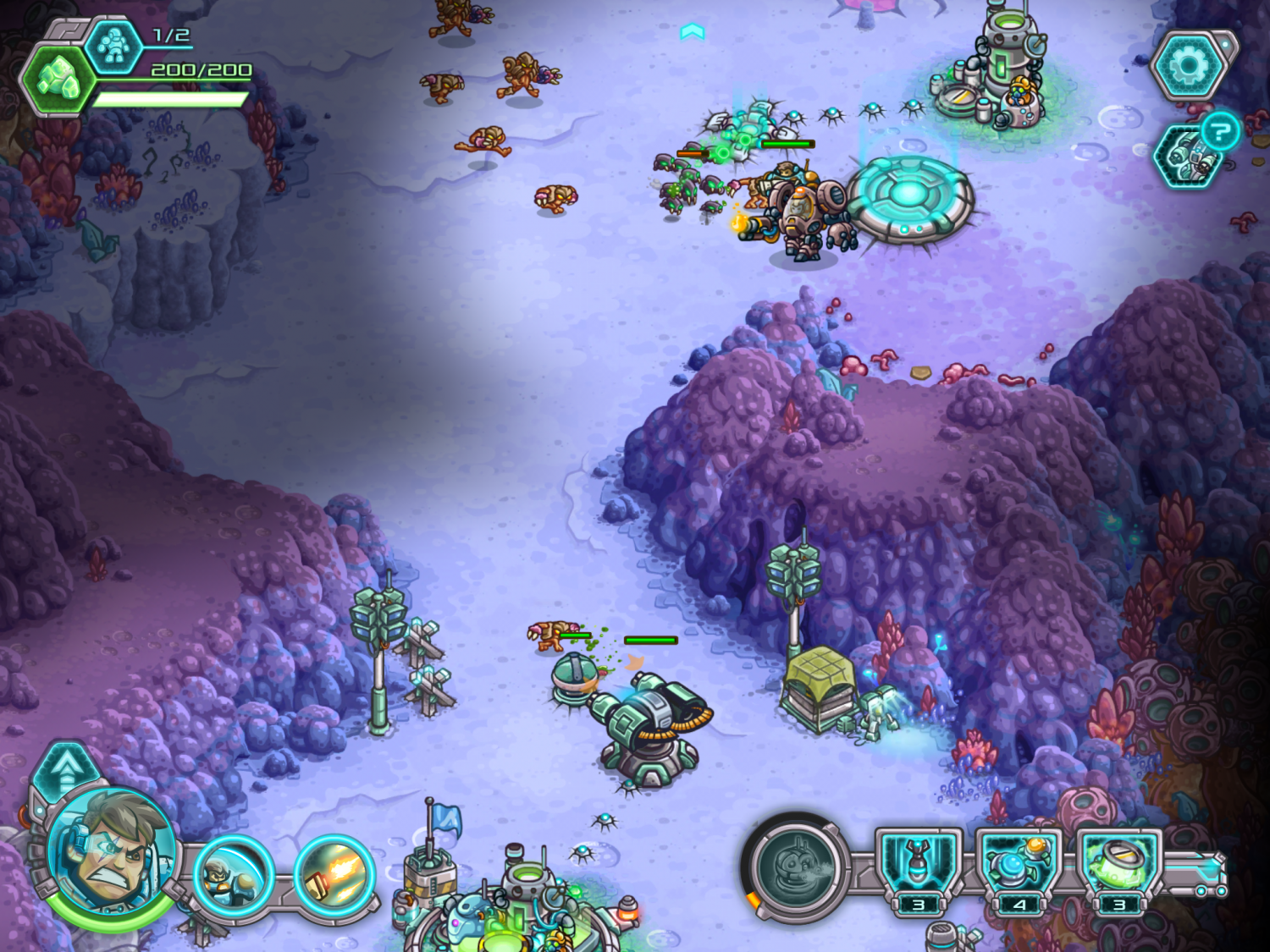Open the mission hint with question mark
1270x952 pixels.
1219,132
